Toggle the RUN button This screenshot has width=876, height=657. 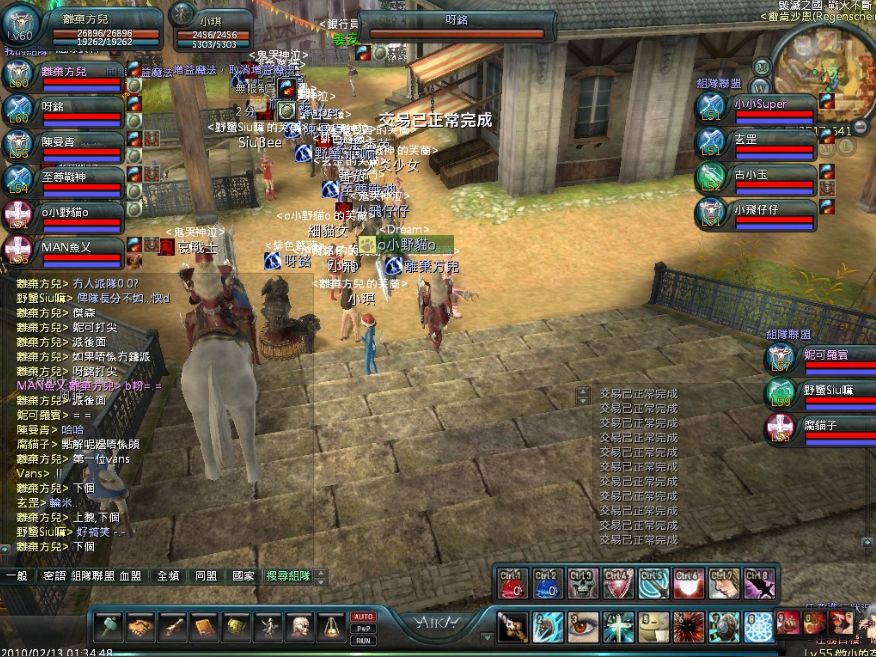[x=363, y=640]
